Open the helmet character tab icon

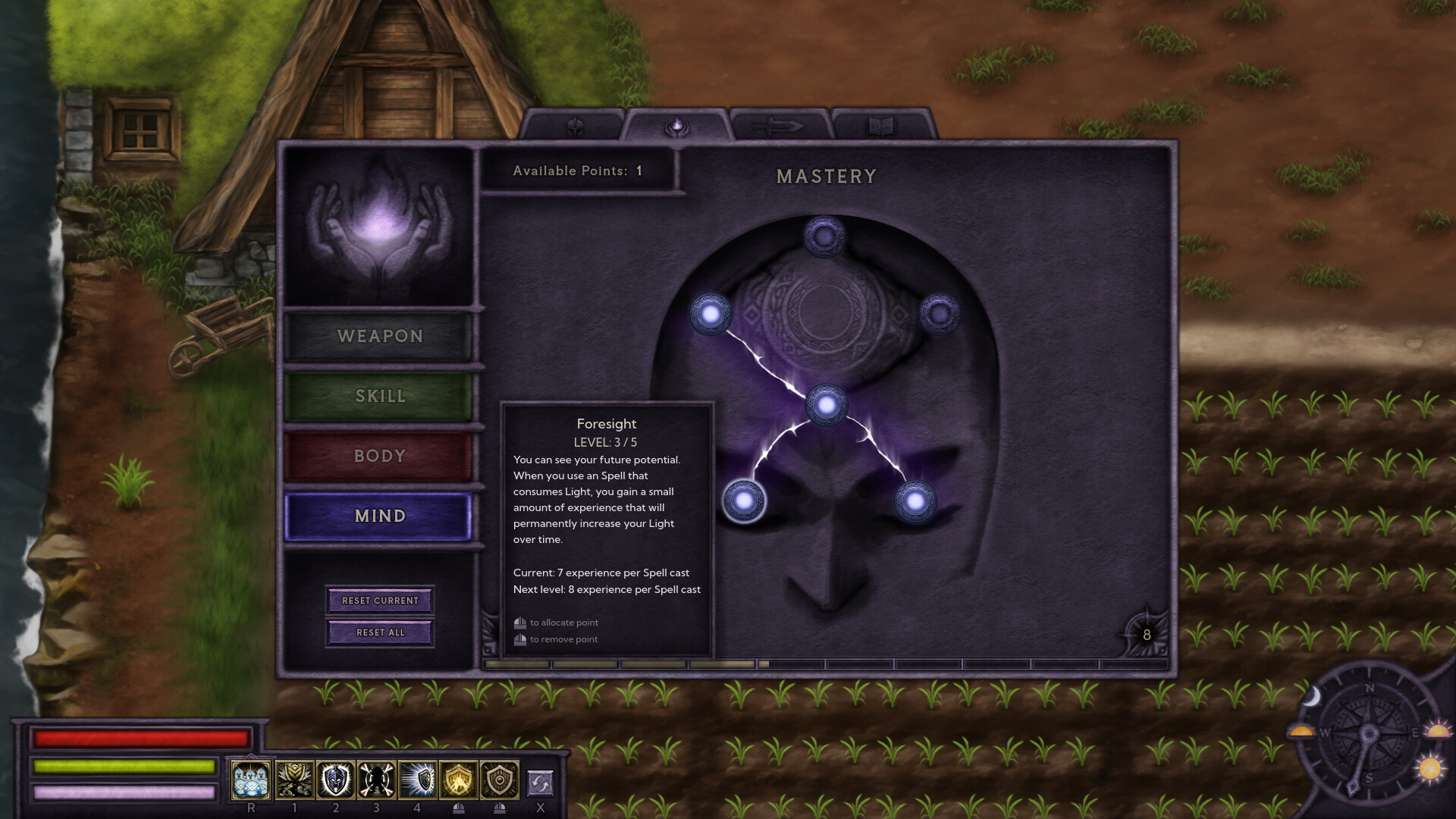575,127
